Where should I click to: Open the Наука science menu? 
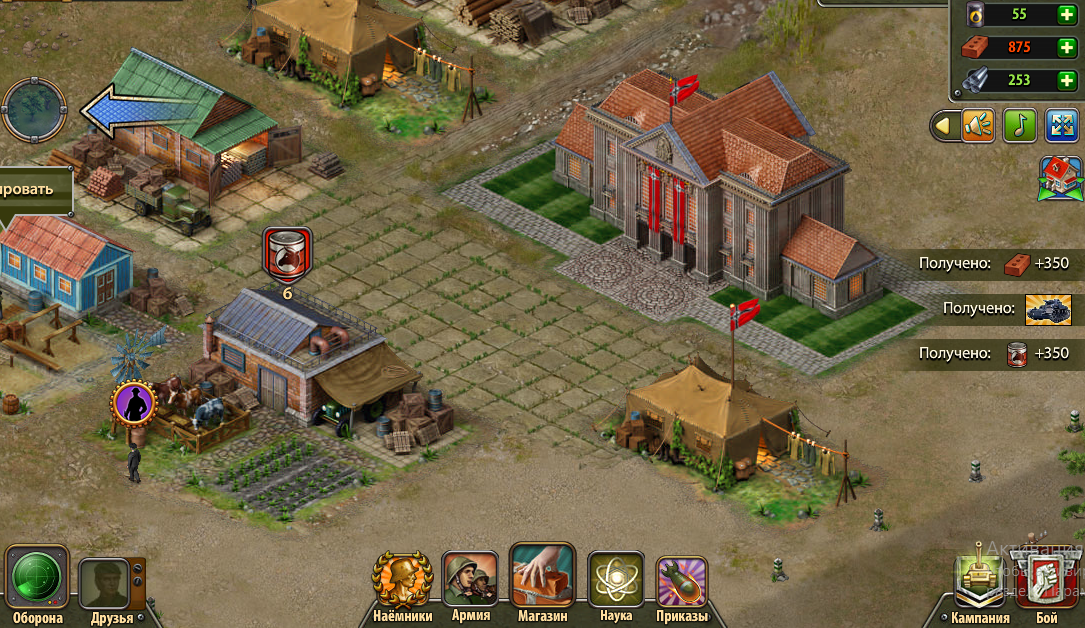point(615,580)
